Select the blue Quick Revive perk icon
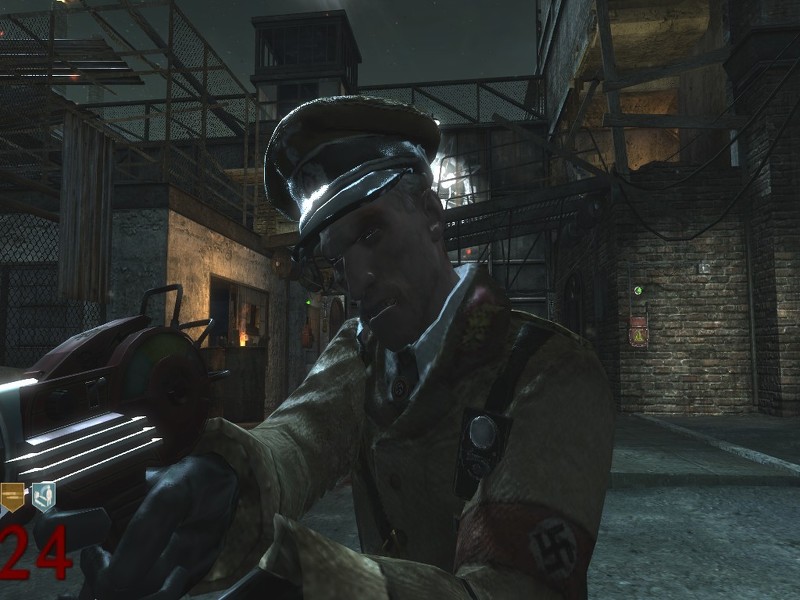The height and width of the screenshot is (600, 800). 43,497
